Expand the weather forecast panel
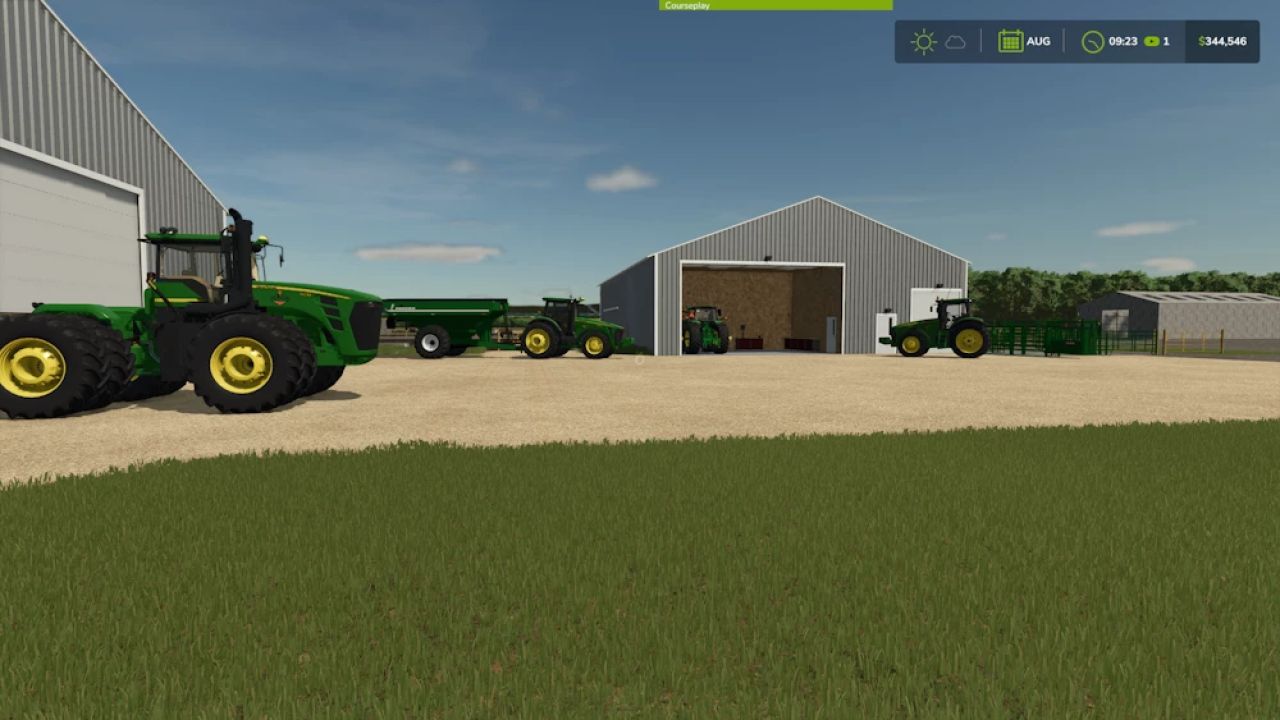Viewport: 1280px width, 720px height. point(940,41)
